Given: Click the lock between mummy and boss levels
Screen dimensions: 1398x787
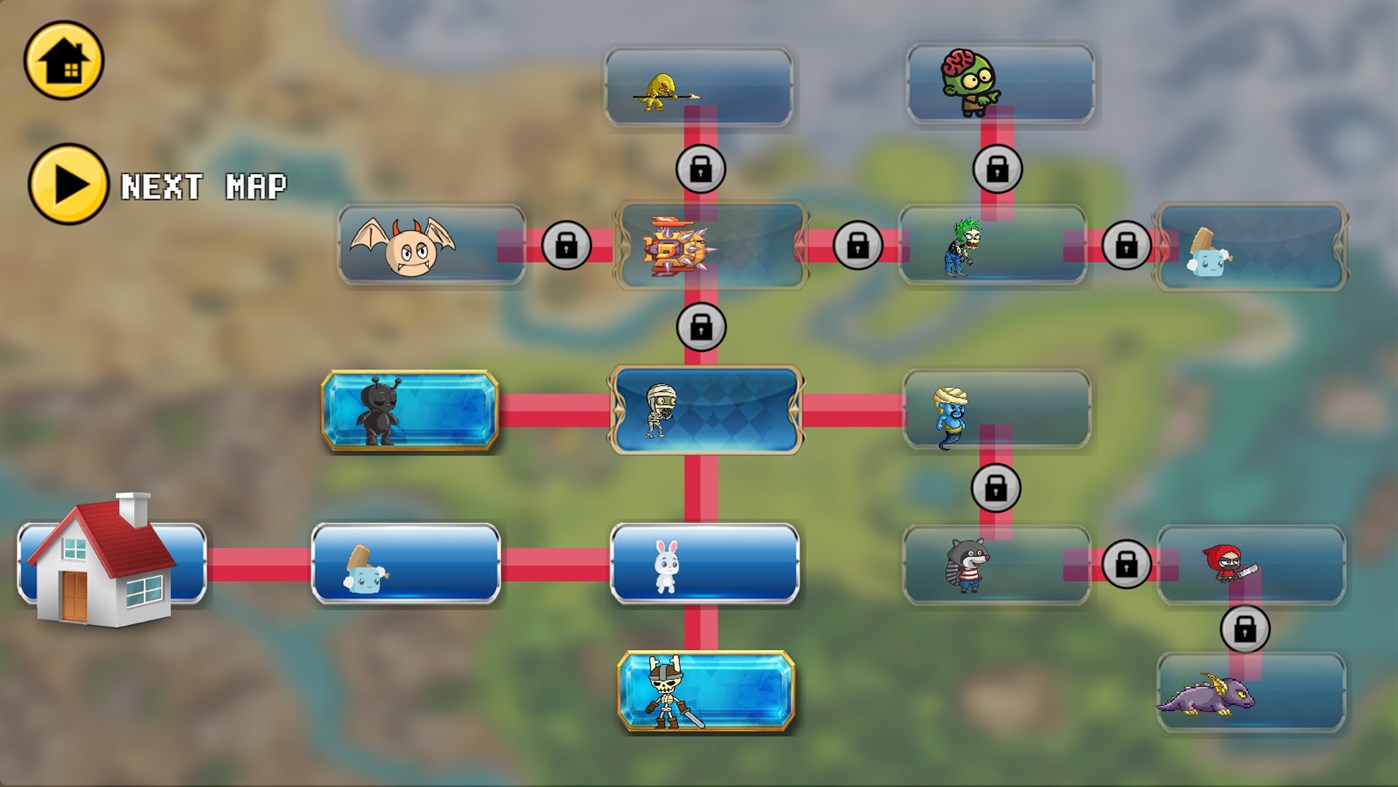Looking at the screenshot, I should (x=700, y=325).
